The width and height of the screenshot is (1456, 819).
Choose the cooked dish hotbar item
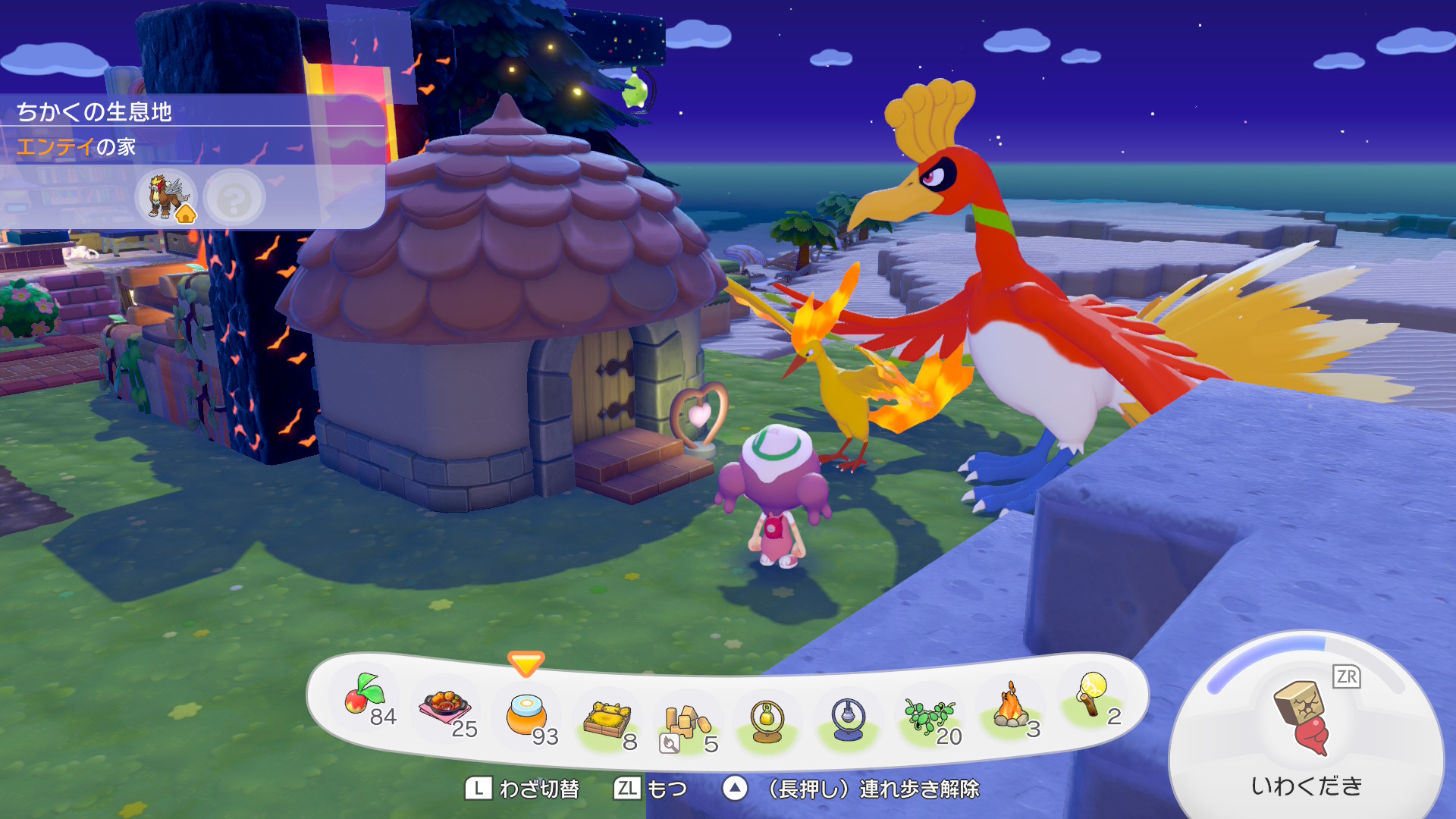pyautogui.click(x=445, y=708)
